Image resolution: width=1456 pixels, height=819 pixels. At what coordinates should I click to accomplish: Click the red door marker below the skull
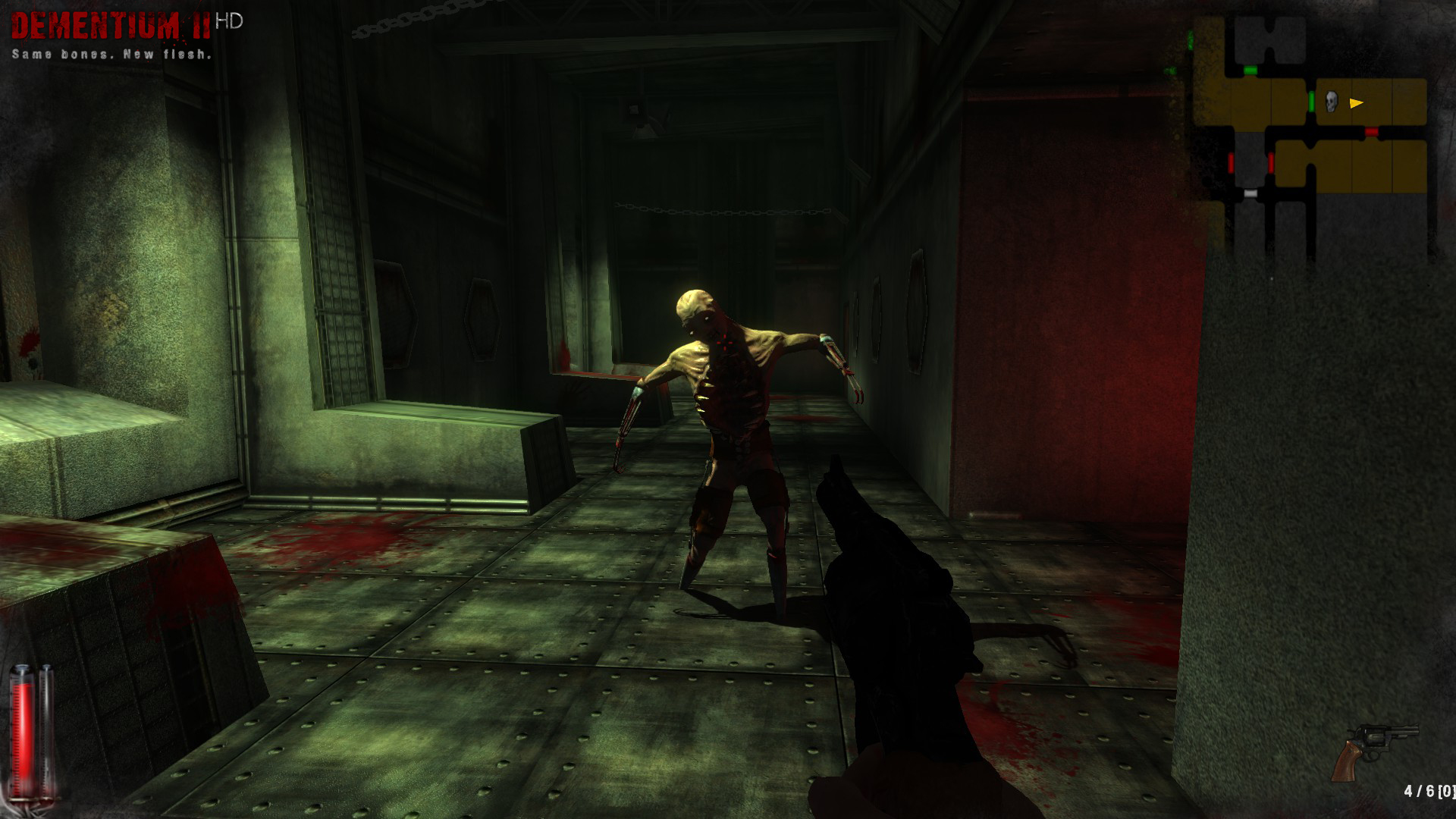1370,133
